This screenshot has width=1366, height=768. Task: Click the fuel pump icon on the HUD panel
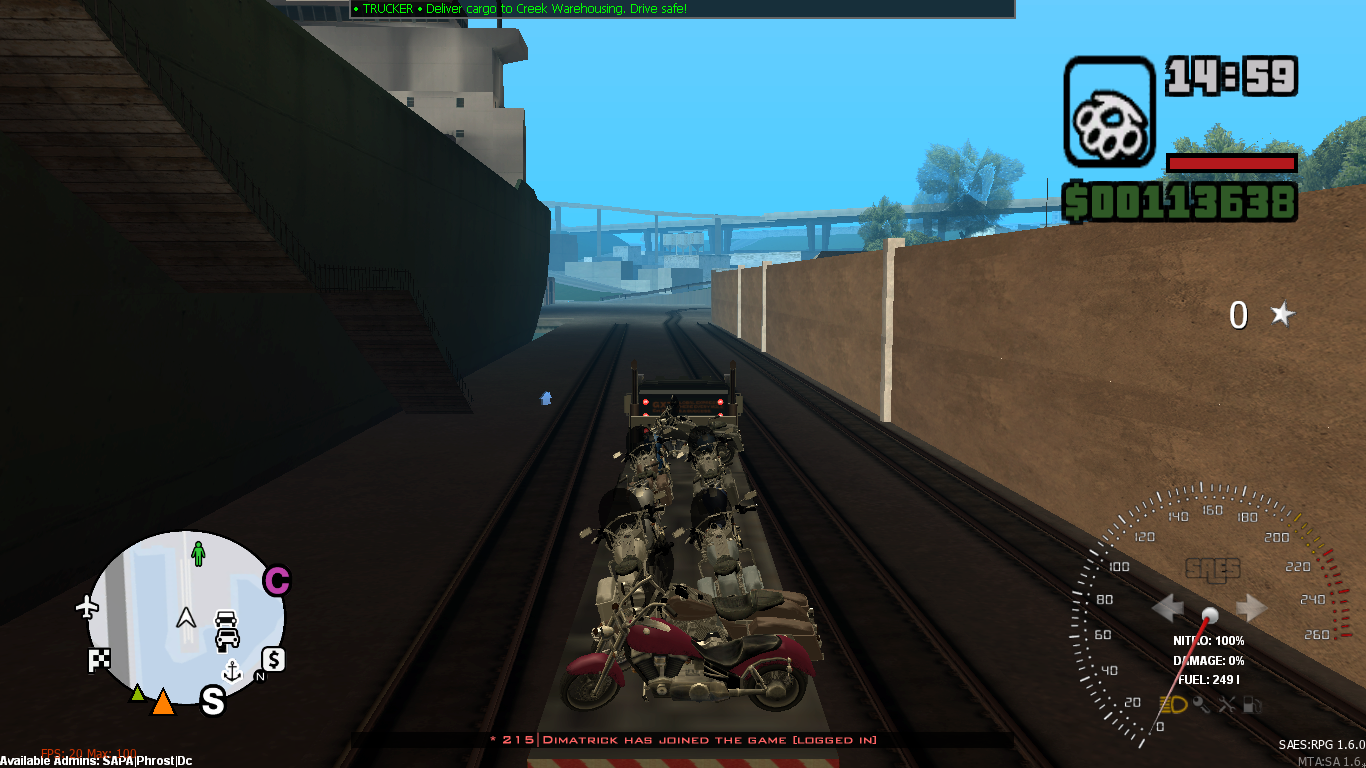(x=1252, y=705)
